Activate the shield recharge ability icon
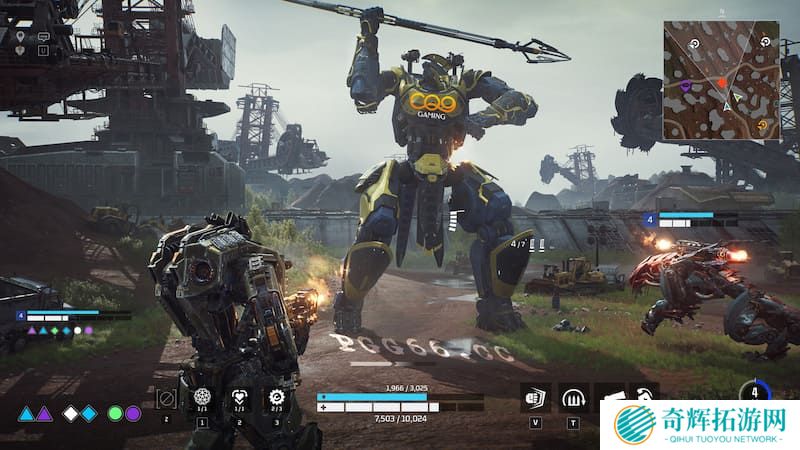 click(572, 398)
